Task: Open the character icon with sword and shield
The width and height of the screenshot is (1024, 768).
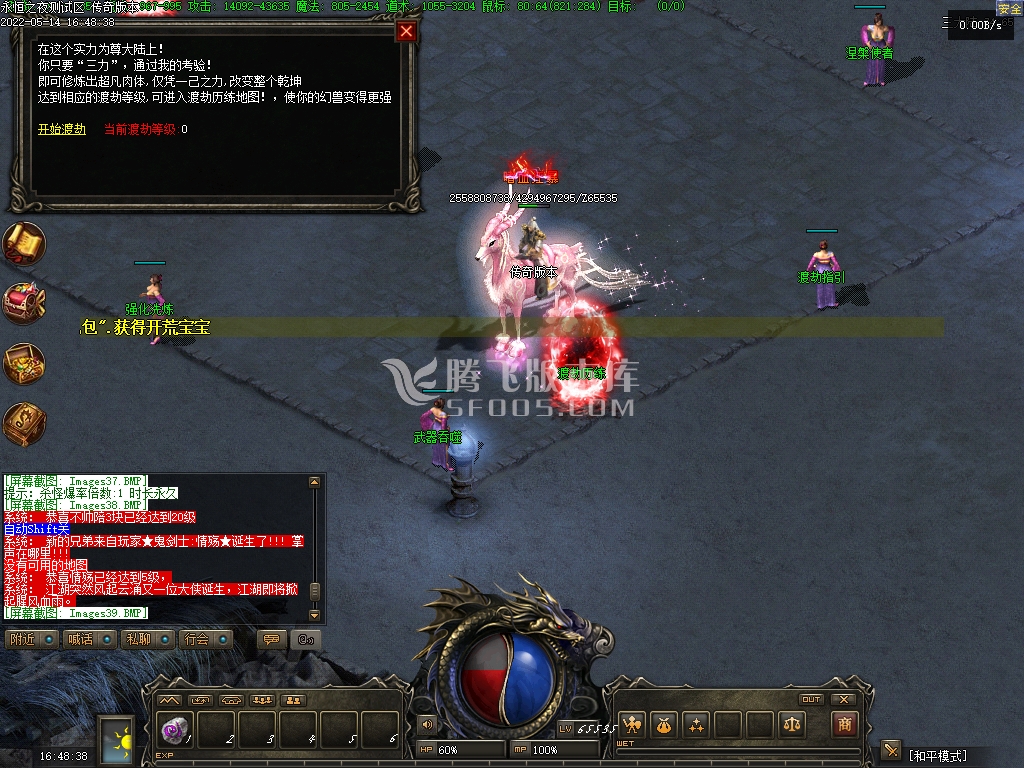Action: pos(632,724)
